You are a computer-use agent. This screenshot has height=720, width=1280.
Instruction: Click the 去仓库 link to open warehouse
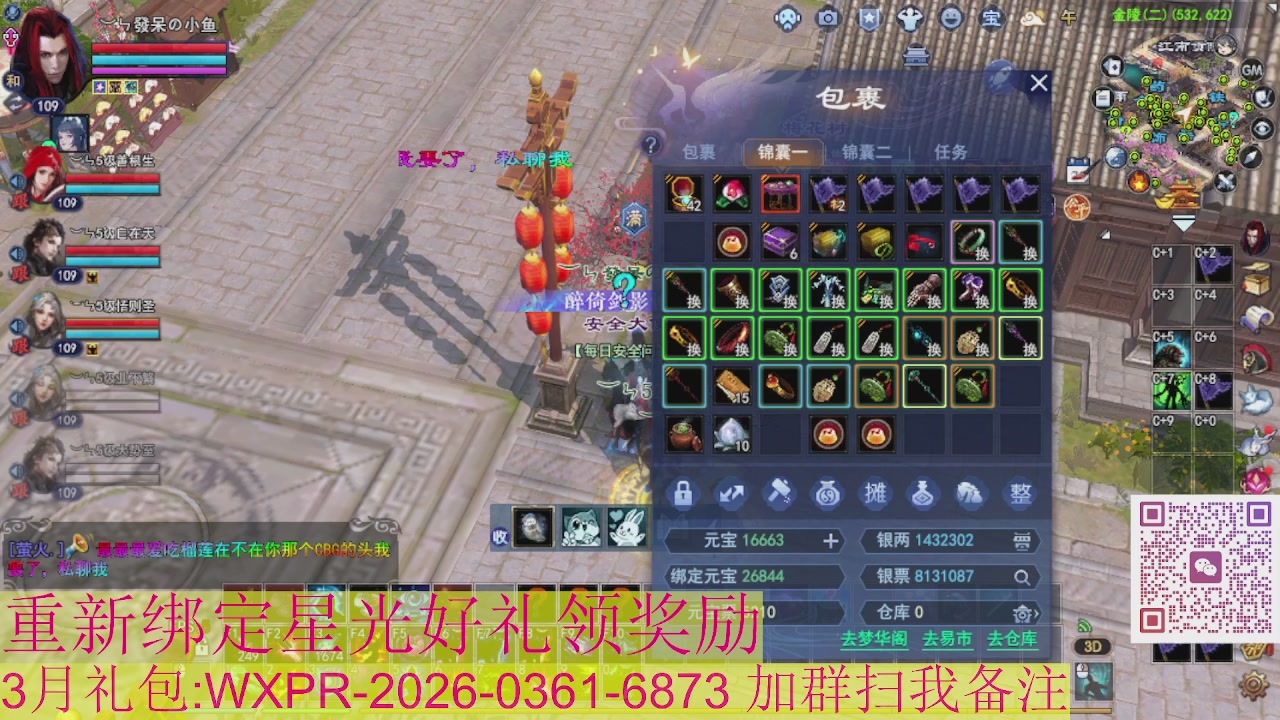coord(1012,637)
